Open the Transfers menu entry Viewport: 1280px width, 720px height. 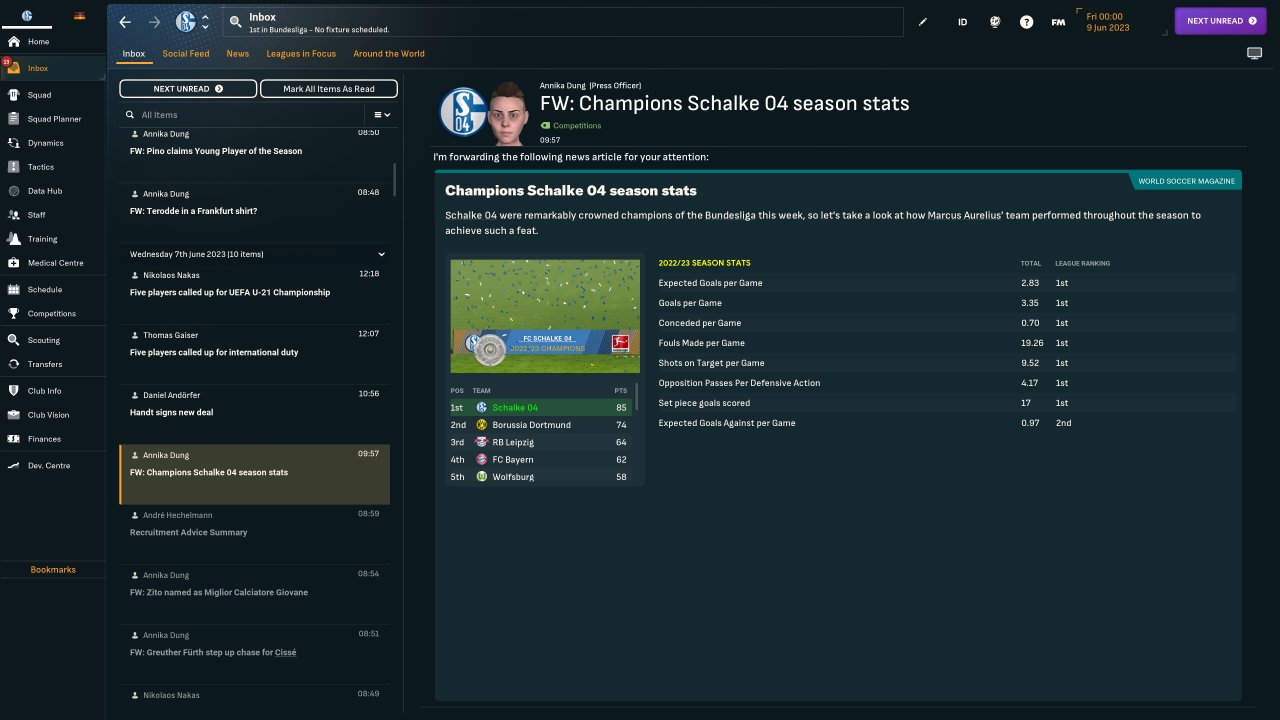pyautogui.click(x=45, y=364)
